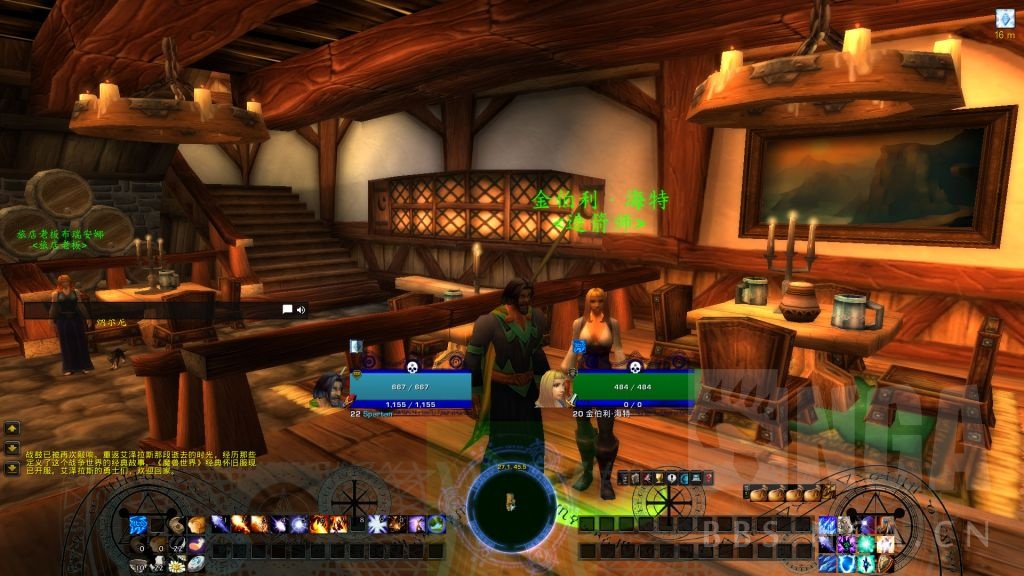Open the first brown bag slot
This screenshot has height=576, width=1024.
758,495
